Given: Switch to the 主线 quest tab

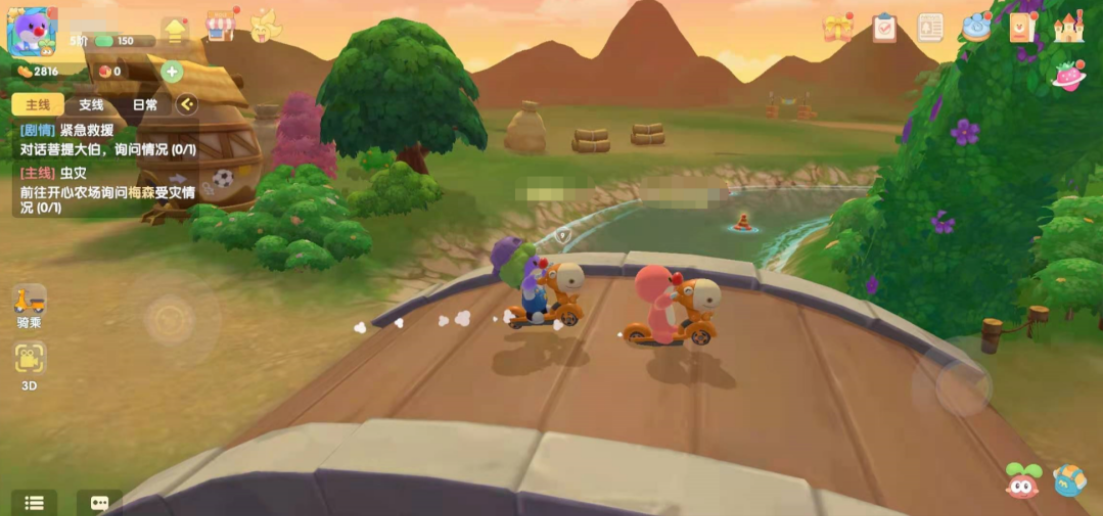Looking at the screenshot, I should 38,105.
